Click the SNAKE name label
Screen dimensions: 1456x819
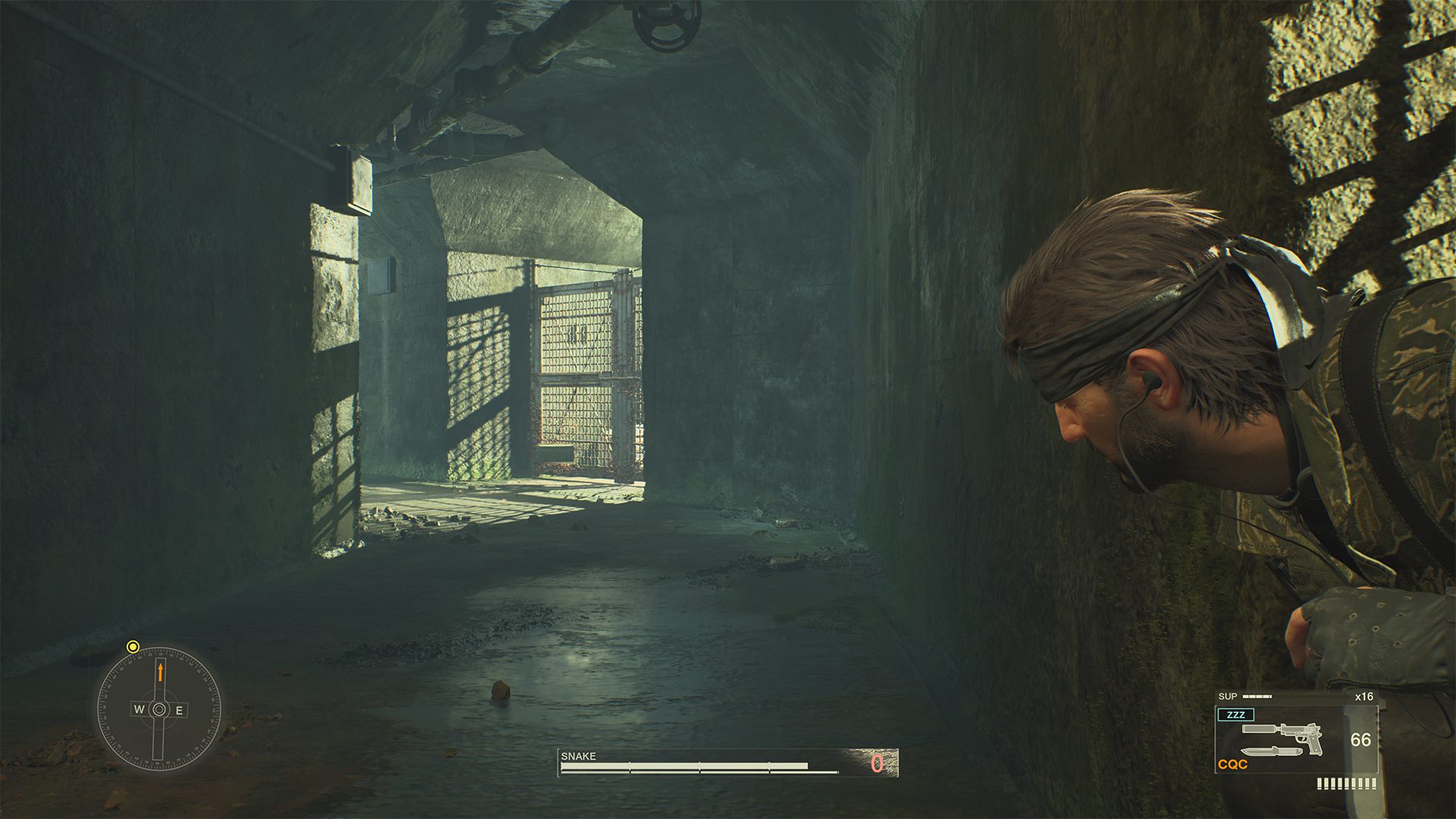click(x=578, y=756)
